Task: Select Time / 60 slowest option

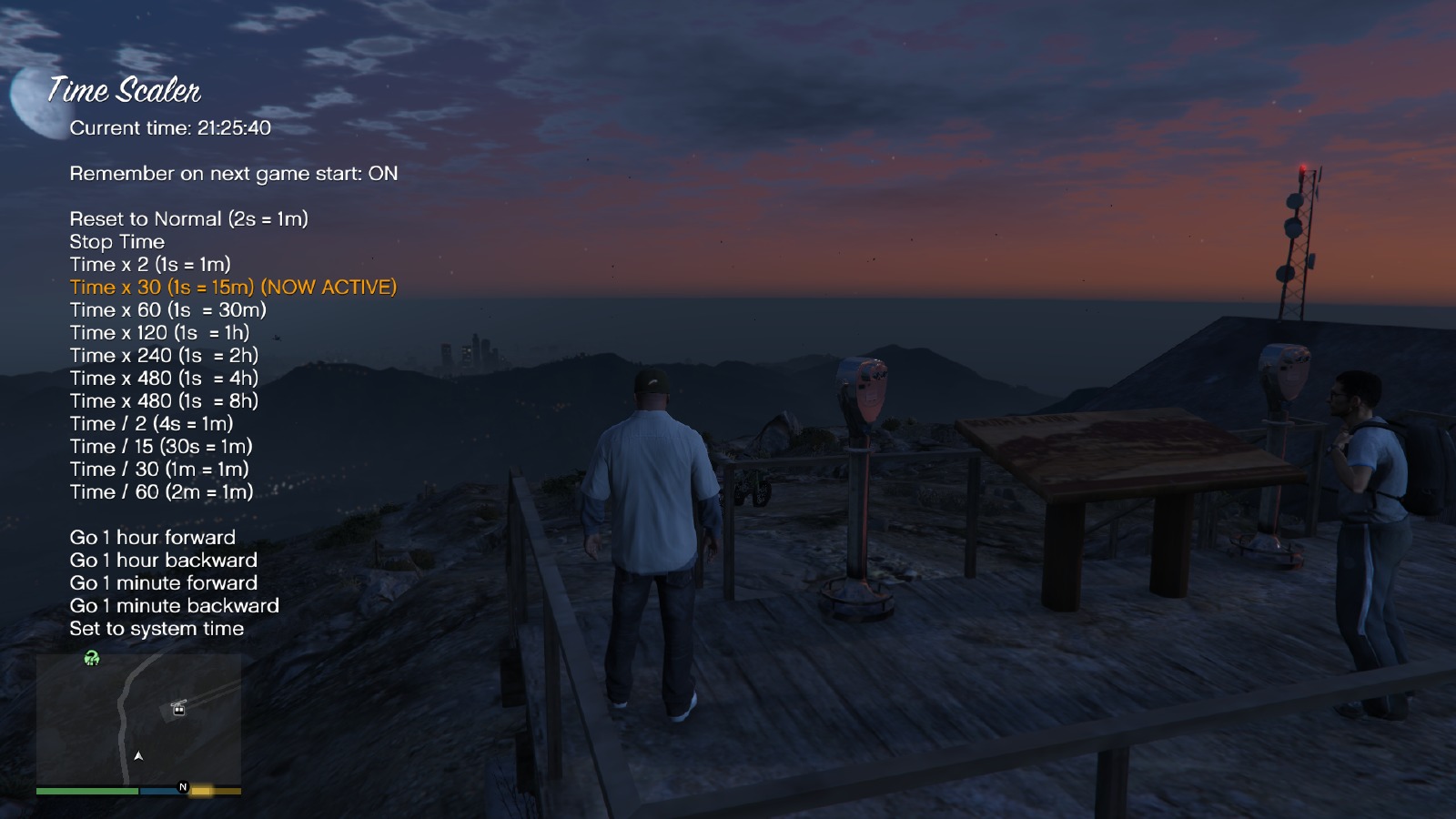Action: click(161, 492)
